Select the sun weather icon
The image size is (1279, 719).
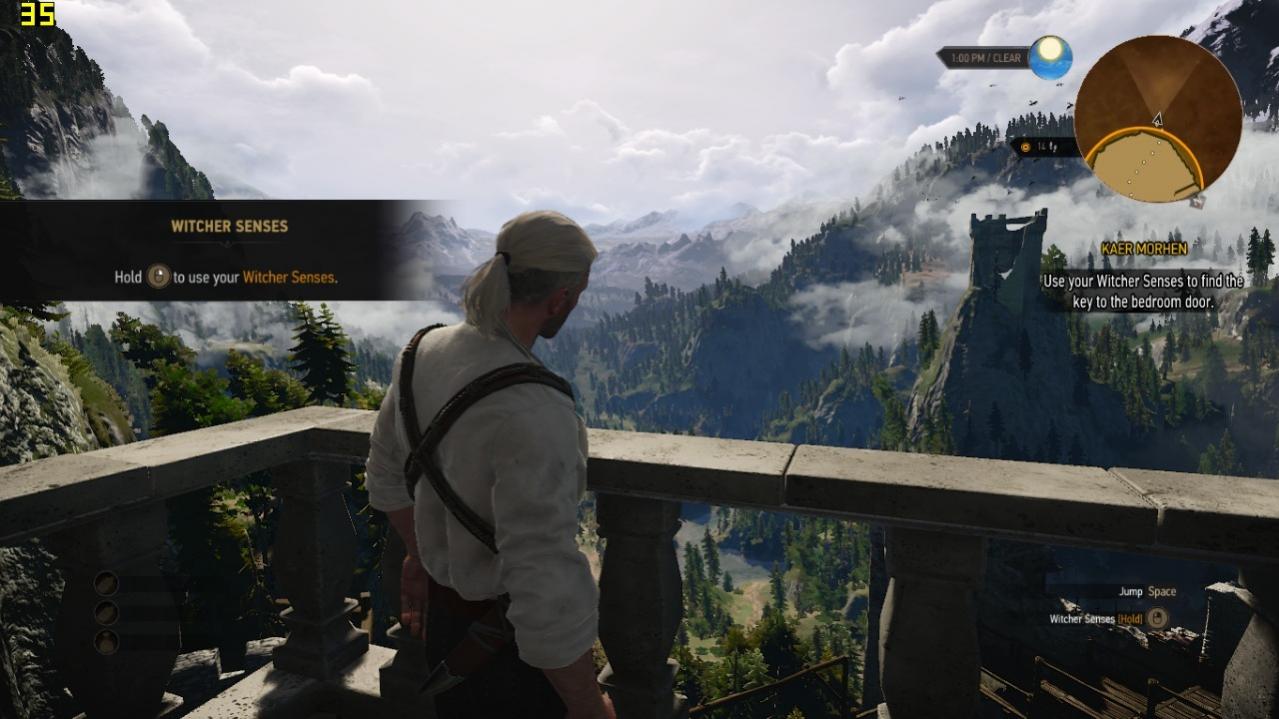(1050, 57)
